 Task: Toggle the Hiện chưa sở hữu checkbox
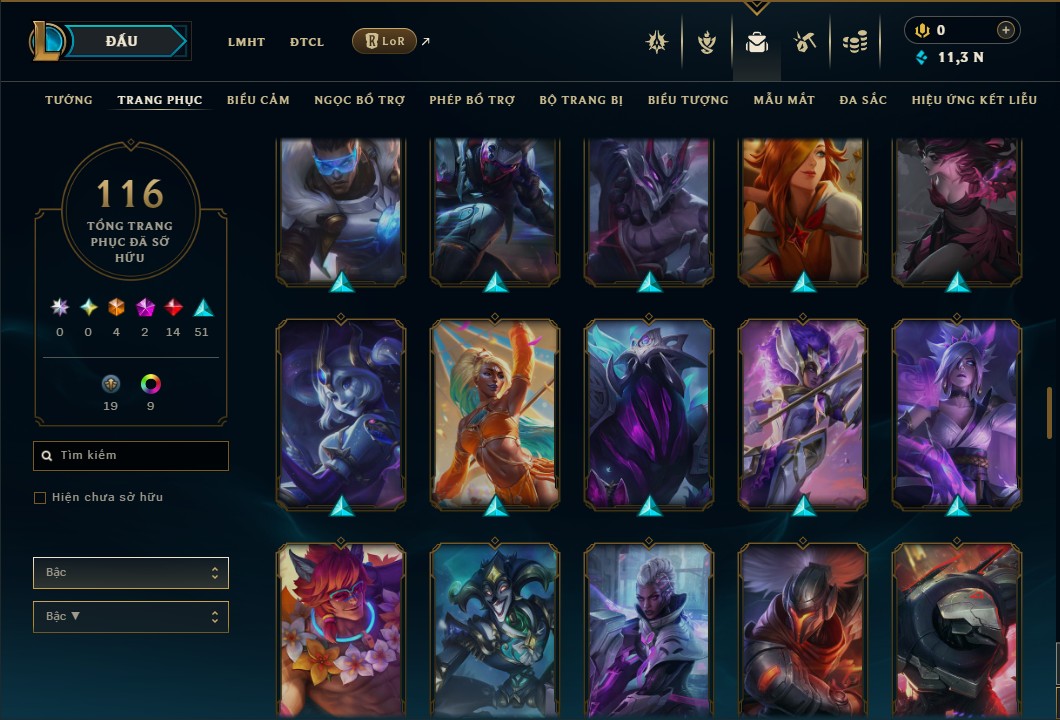(40, 498)
